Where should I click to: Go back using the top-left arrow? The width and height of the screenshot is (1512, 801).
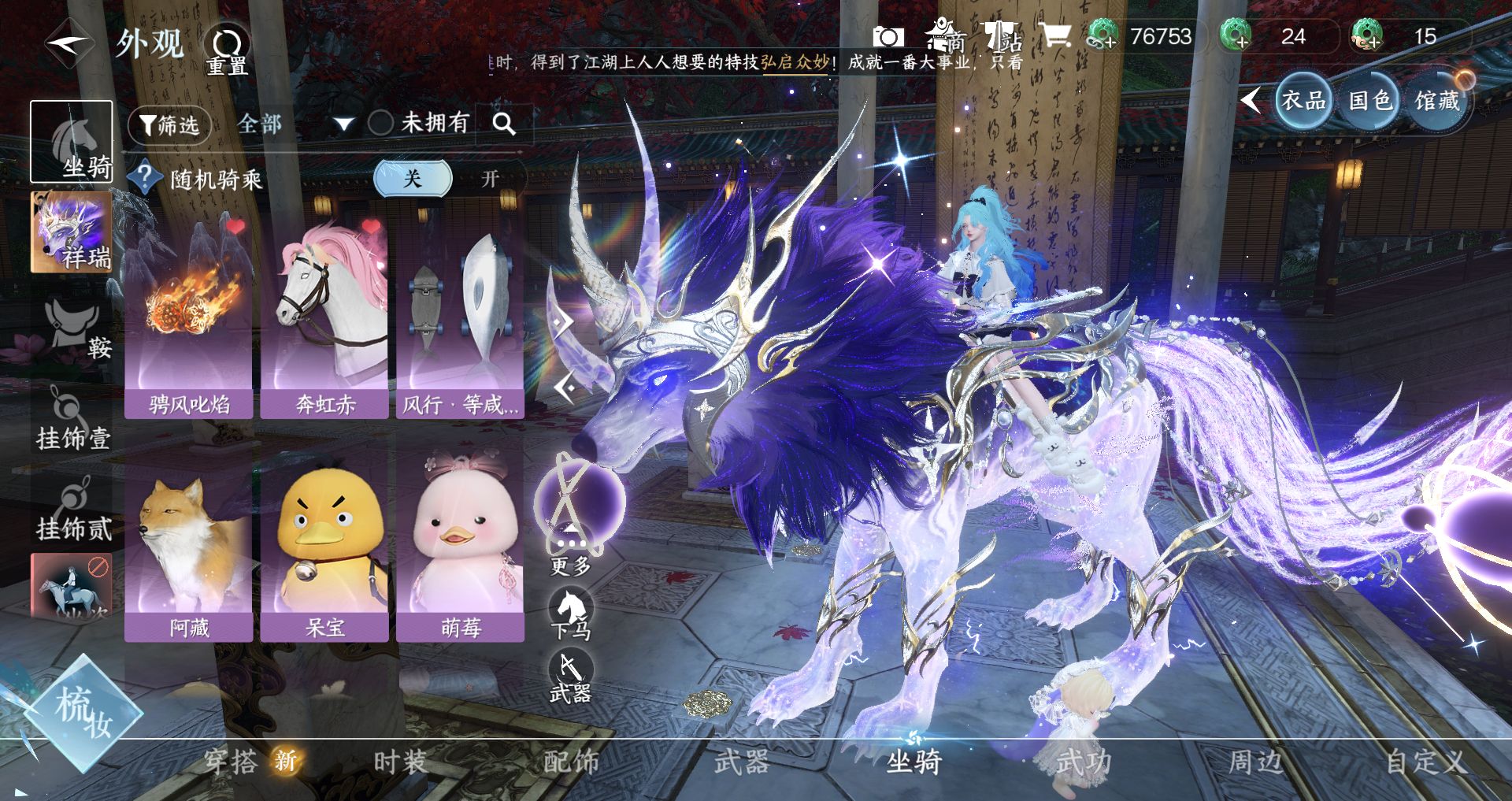click(x=69, y=44)
